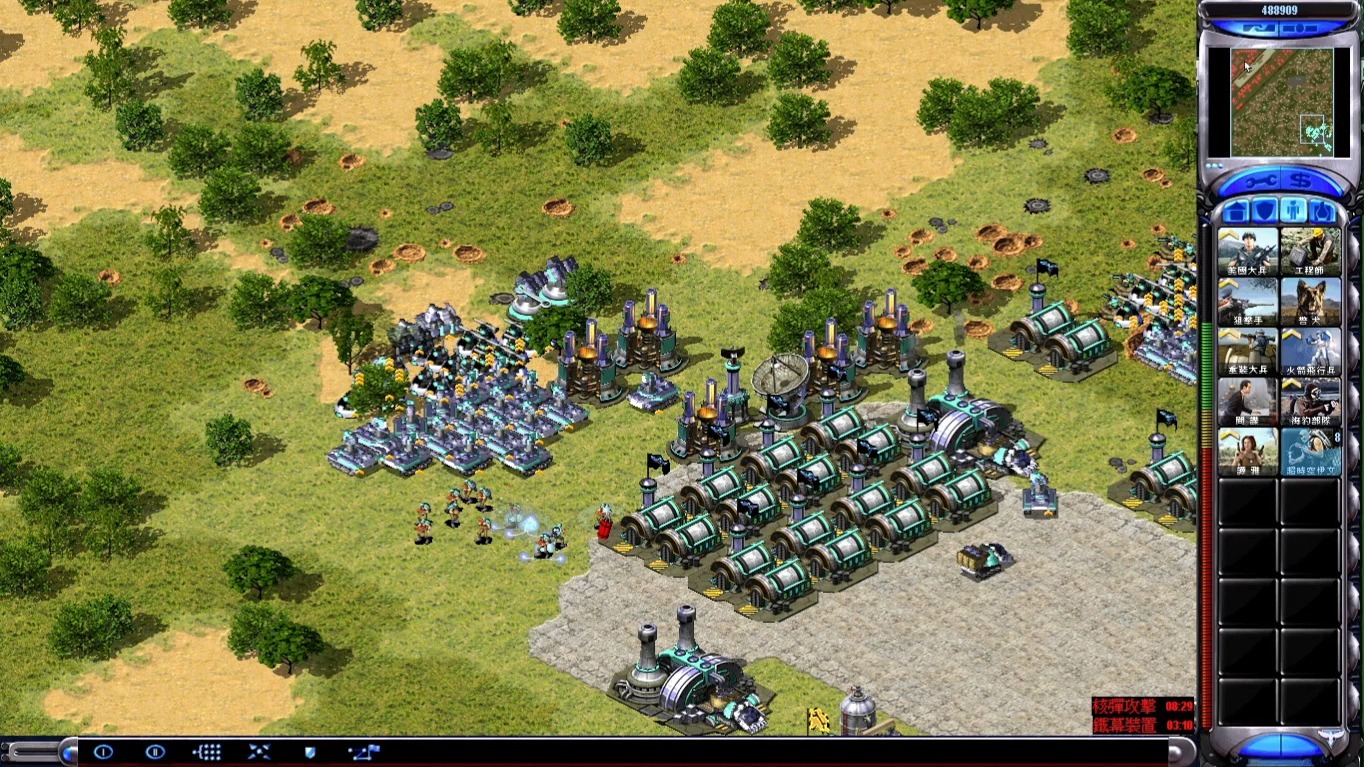Activate the waypoint planning mode button
This screenshot has height=767, width=1364.
click(x=363, y=752)
